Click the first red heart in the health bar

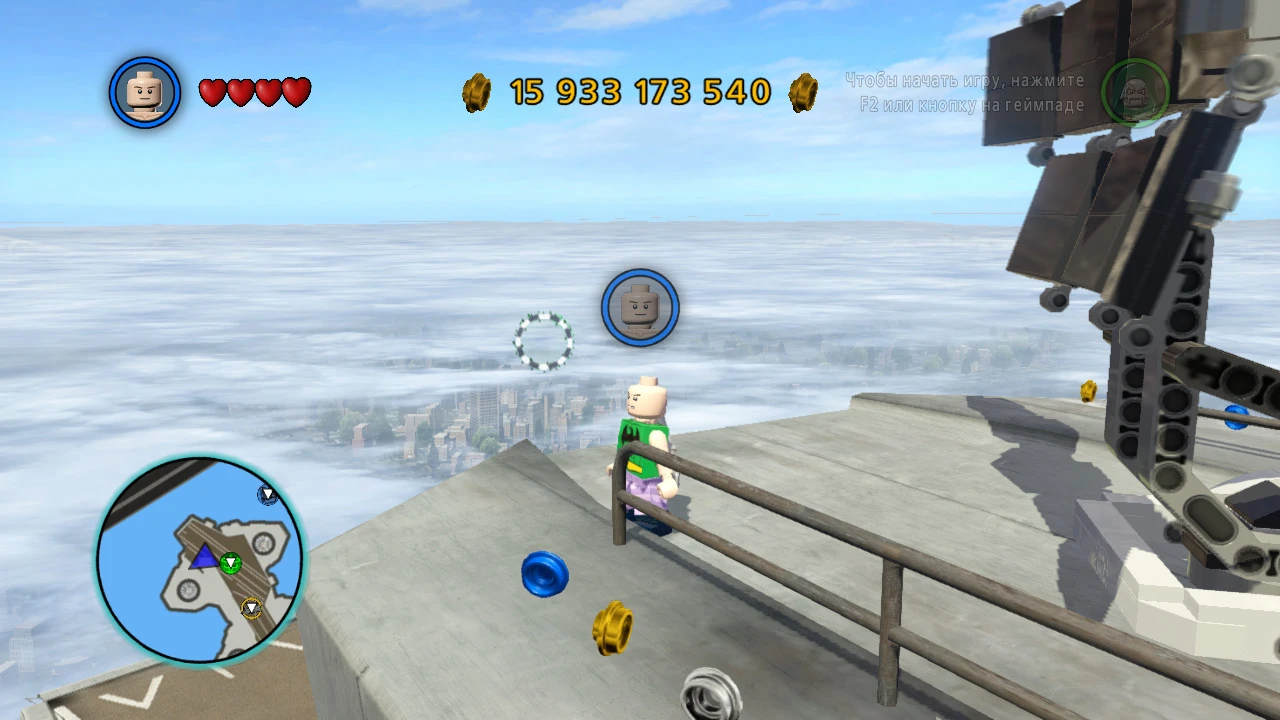pyautogui.click(x=213, y=91)
